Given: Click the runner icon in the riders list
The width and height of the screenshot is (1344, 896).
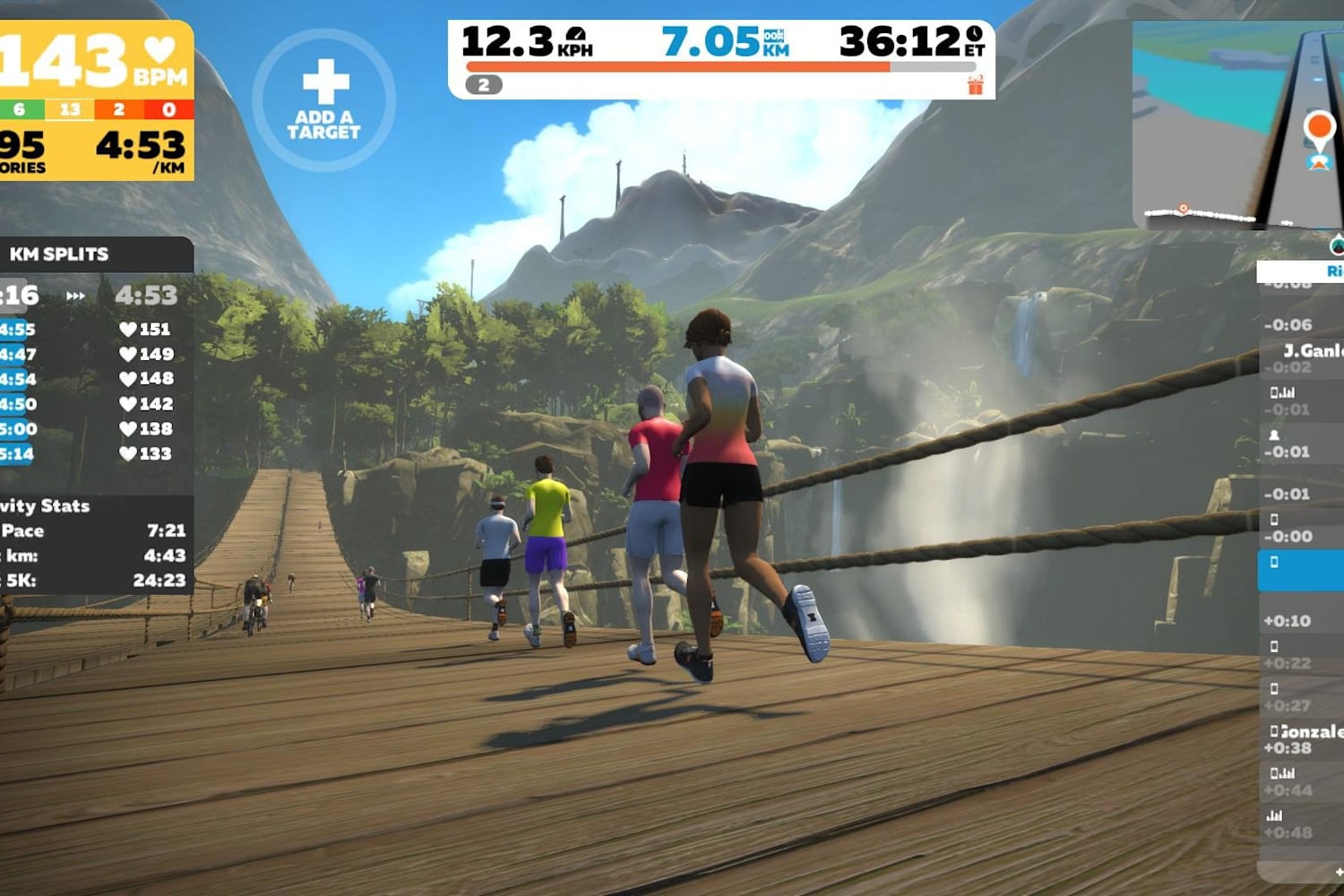Looking at the screenshot, I should pyautogui.click(x=1274, y=436).
